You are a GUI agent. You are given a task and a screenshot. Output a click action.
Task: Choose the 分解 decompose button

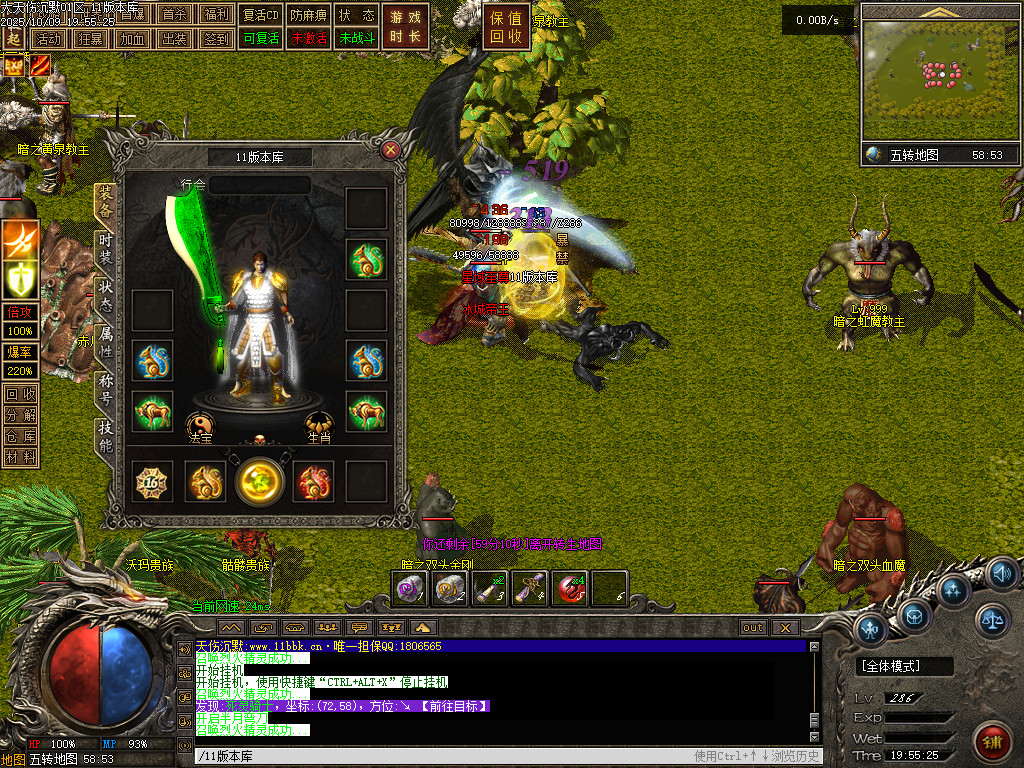(x=20, y=414)
